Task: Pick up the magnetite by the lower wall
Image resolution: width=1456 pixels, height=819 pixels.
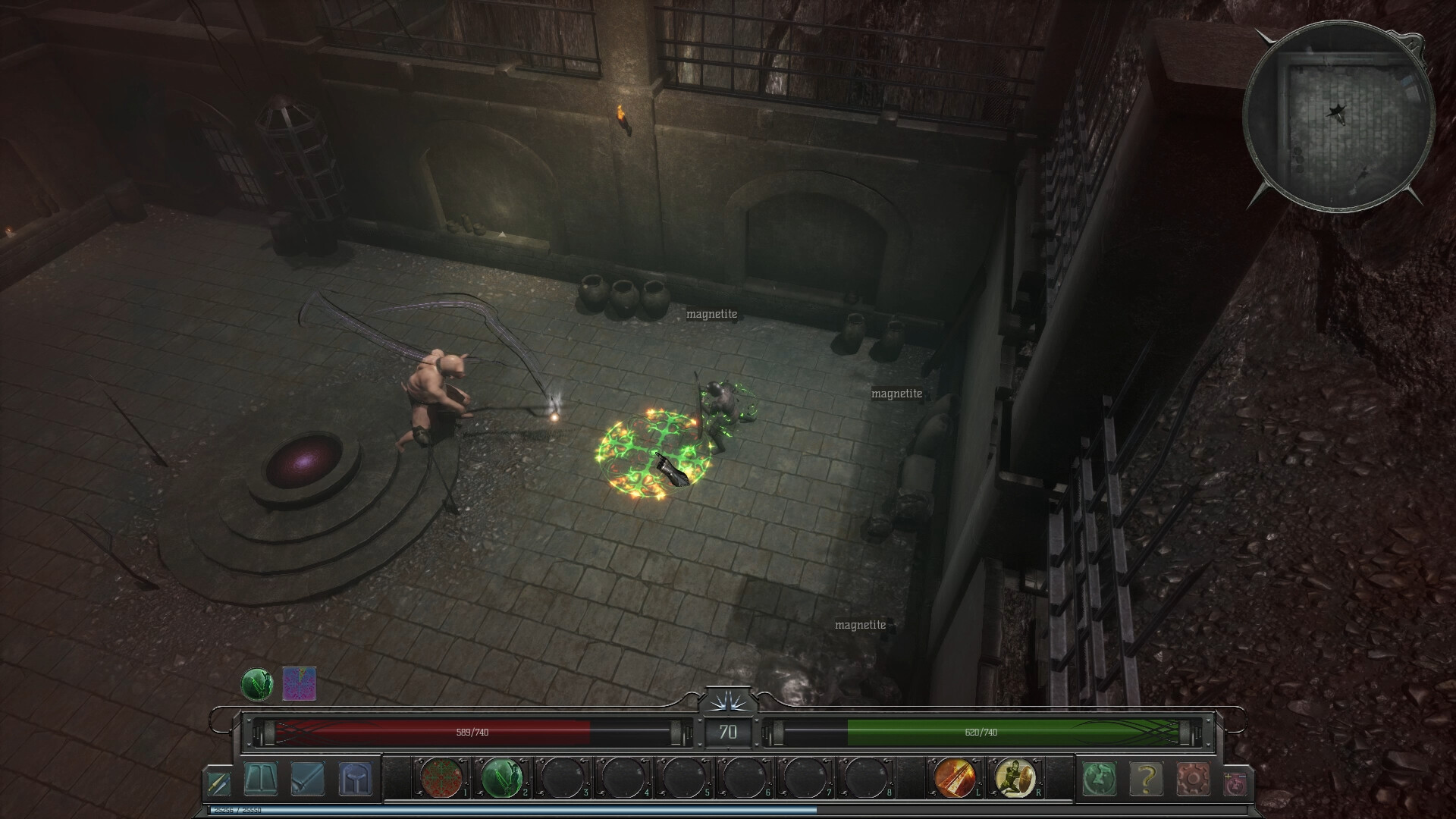Action: coord(859,625)
